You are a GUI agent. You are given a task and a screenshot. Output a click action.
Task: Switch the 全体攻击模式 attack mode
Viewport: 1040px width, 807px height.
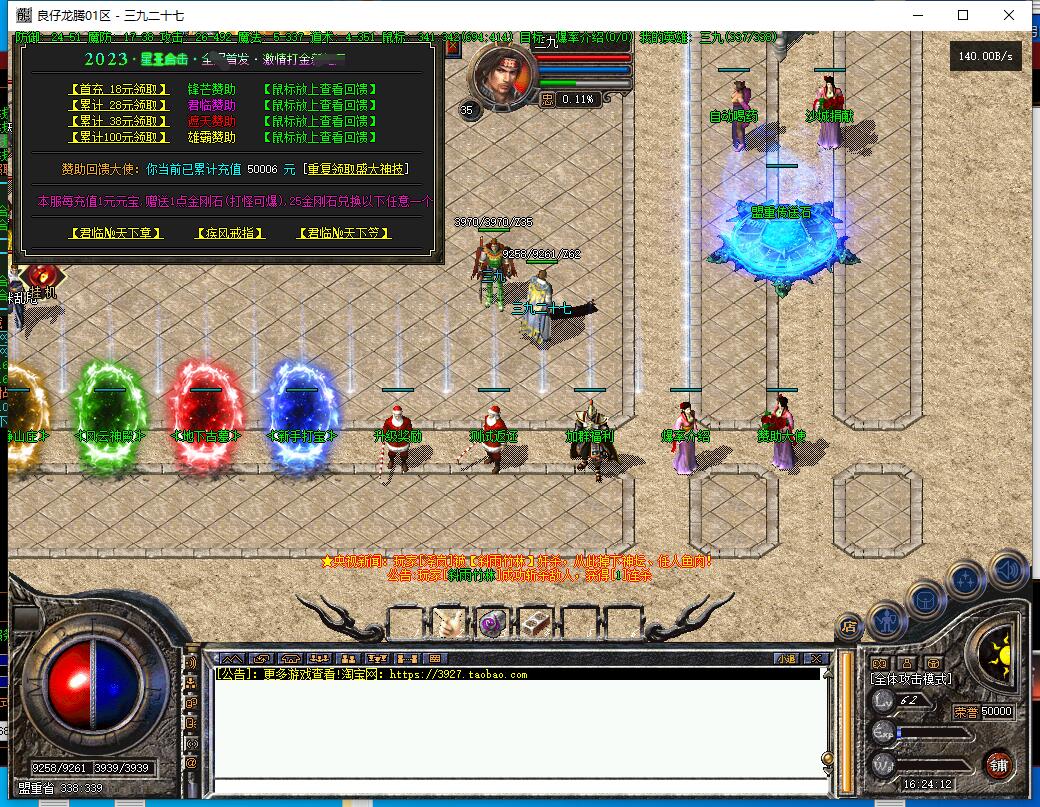pos(910,679)
